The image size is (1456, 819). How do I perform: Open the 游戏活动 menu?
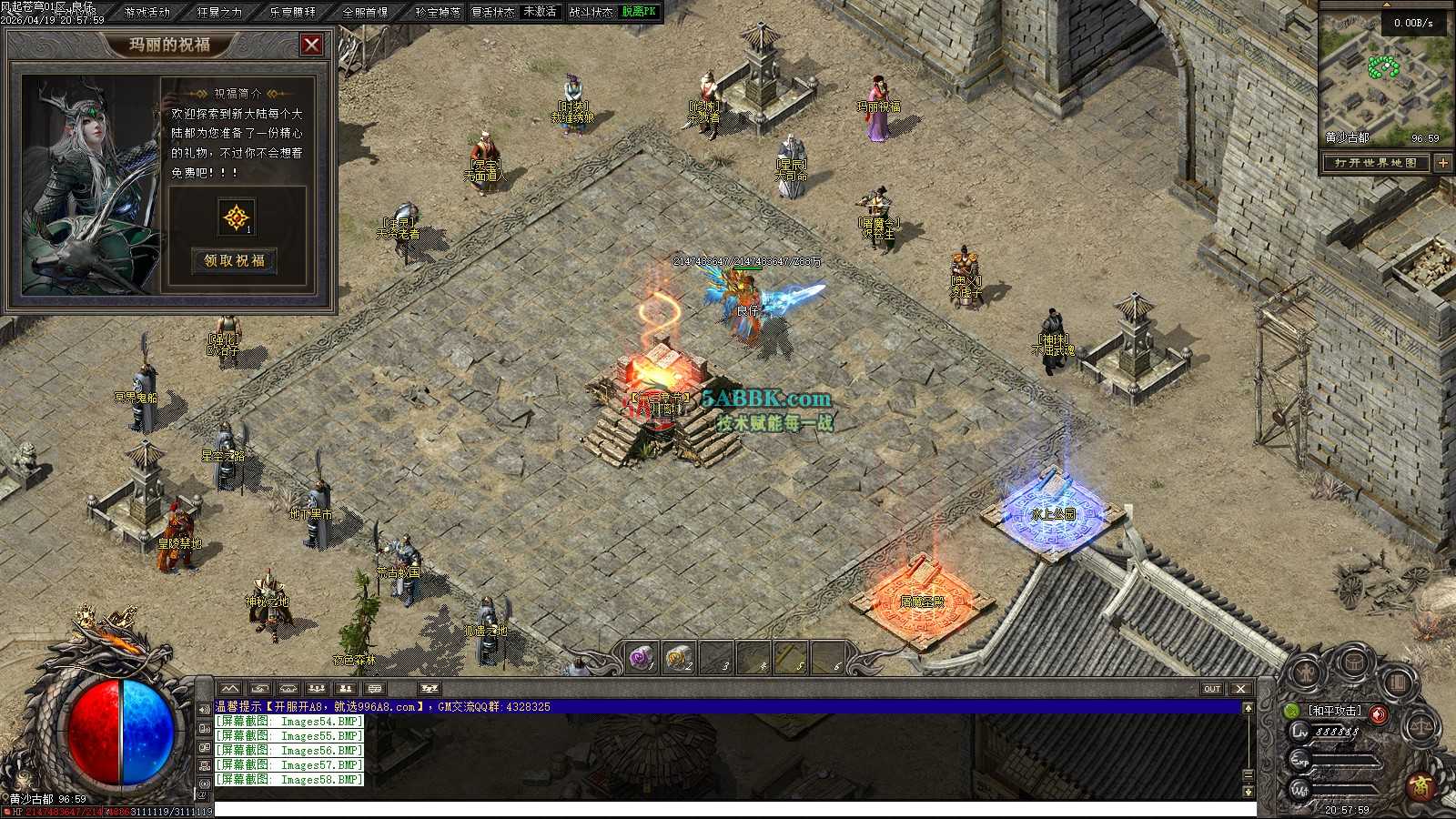[147, 12]
